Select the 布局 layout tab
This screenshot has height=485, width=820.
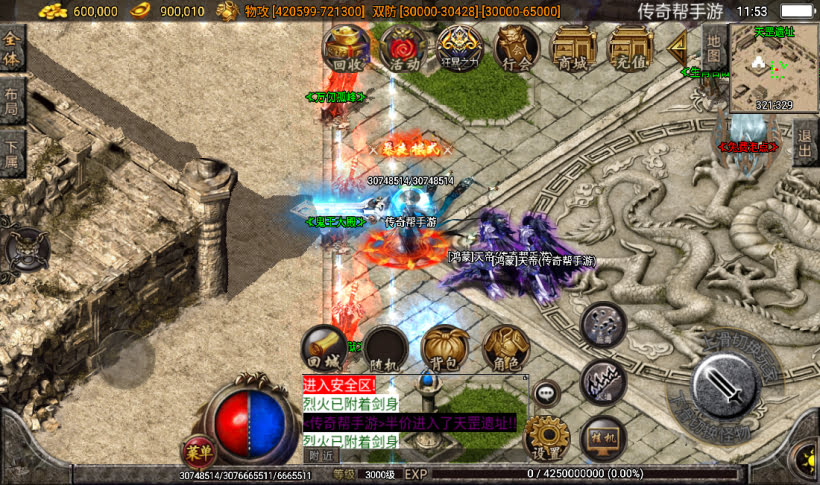coord(12,103)
